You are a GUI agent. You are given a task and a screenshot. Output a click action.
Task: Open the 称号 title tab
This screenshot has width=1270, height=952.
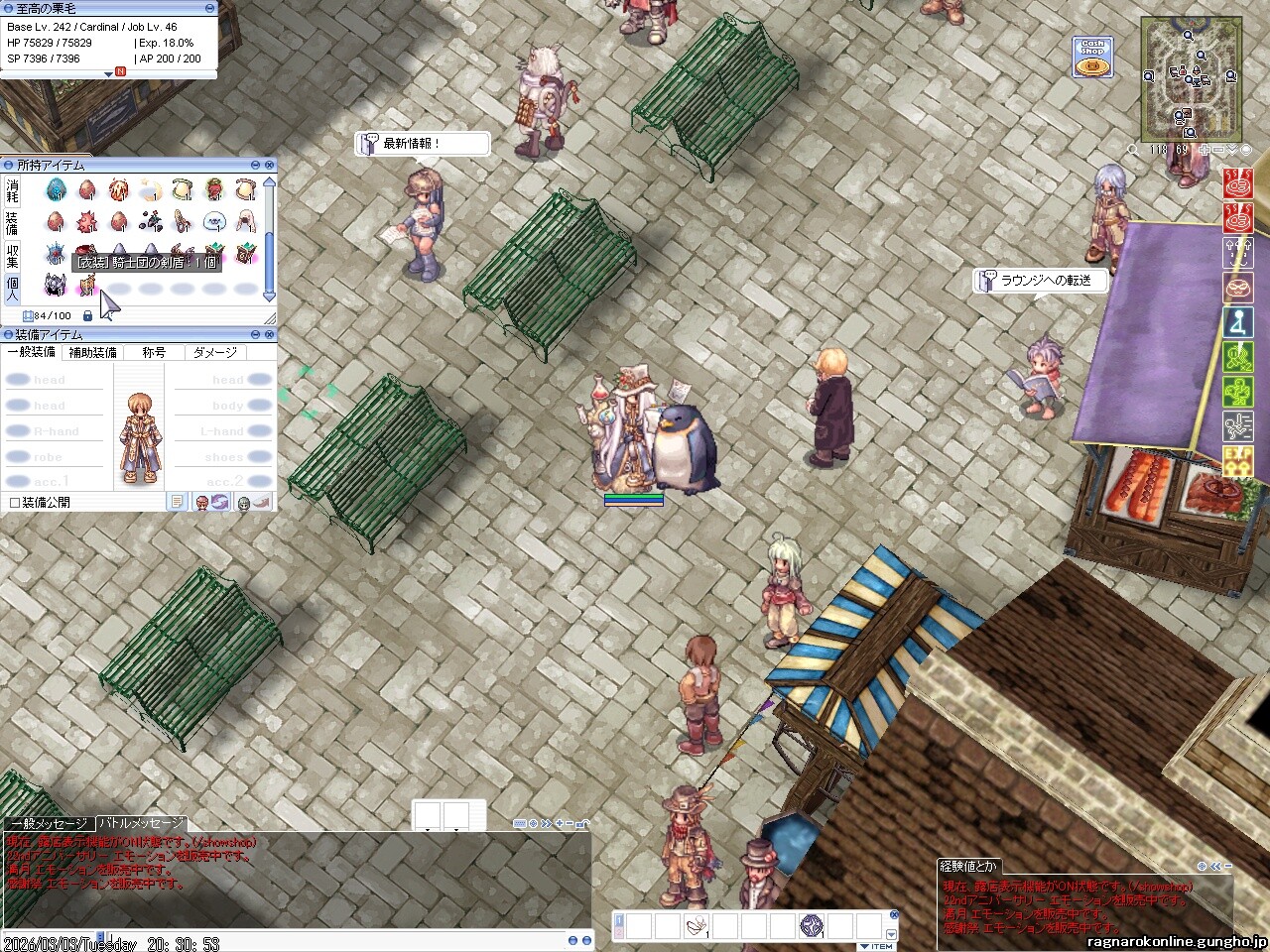pyautogui.click(x=154, y=352)
